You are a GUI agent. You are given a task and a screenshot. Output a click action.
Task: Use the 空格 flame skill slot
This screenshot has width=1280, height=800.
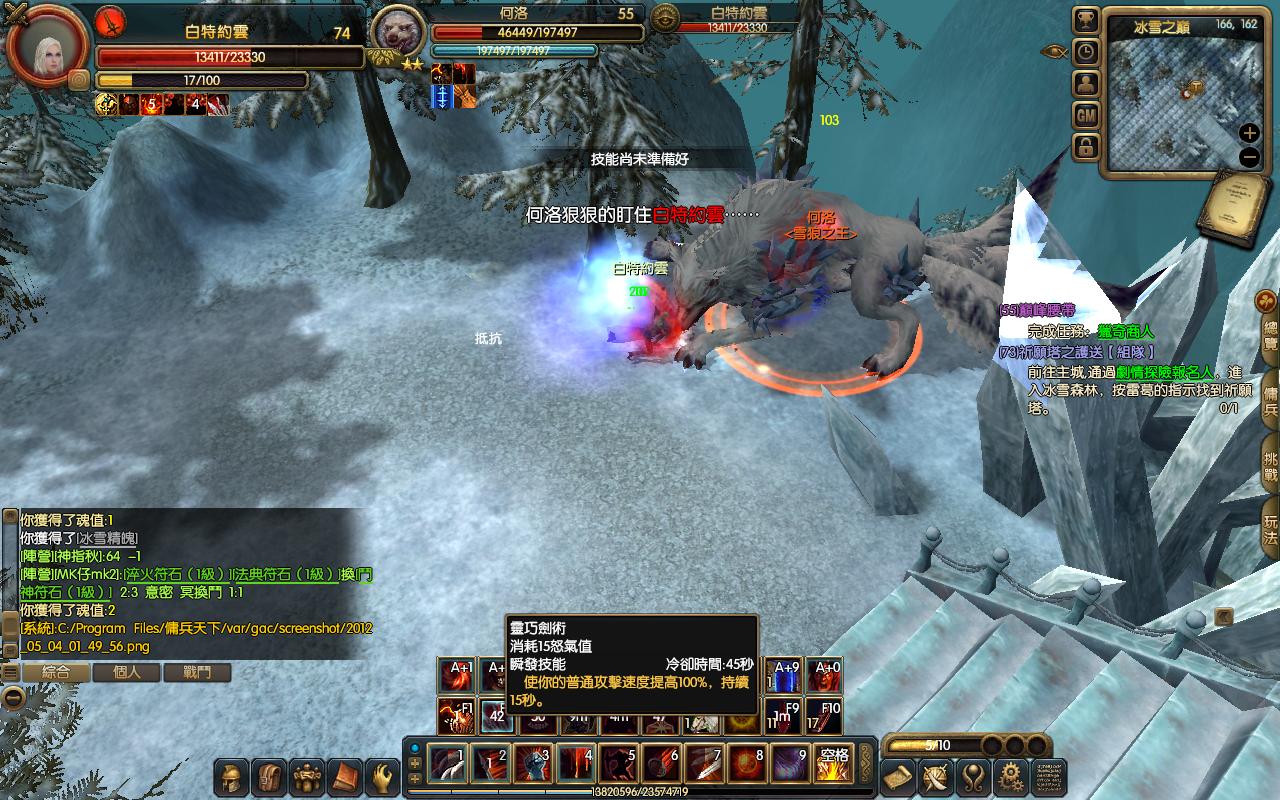pyautogui.click(x=834, y=765)
